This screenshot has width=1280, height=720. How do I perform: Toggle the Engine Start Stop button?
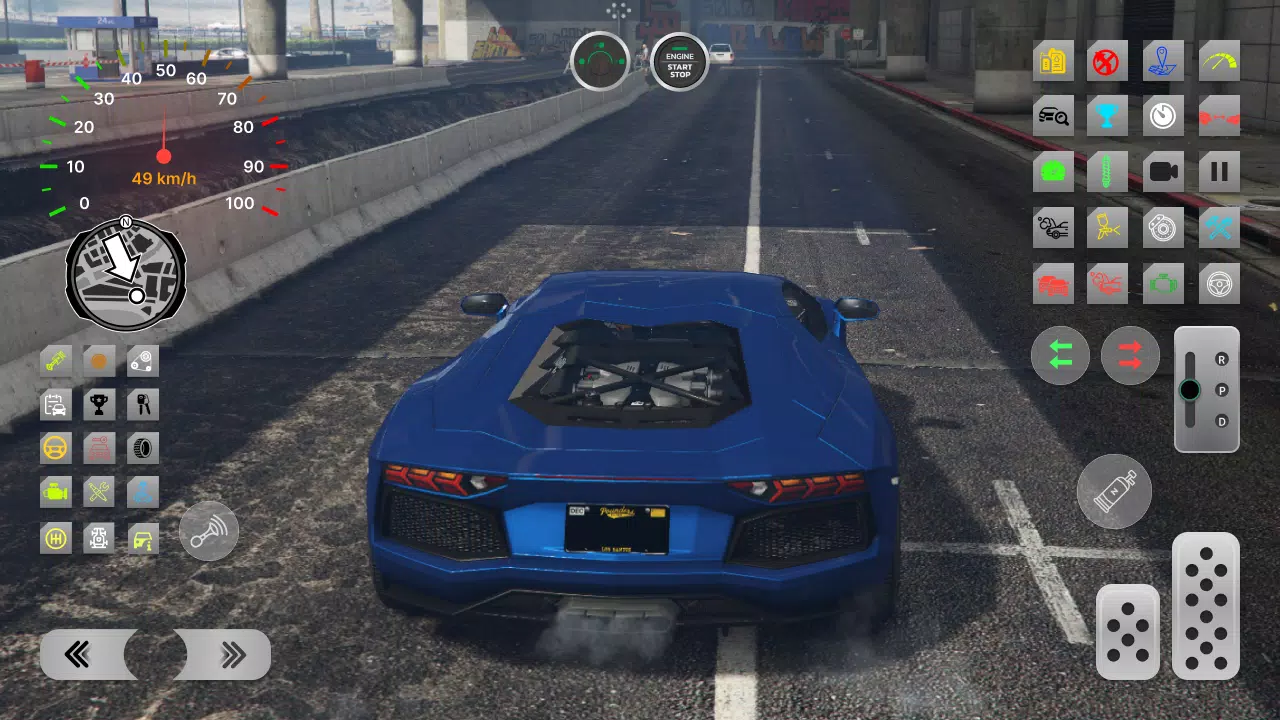pos(679,62)
